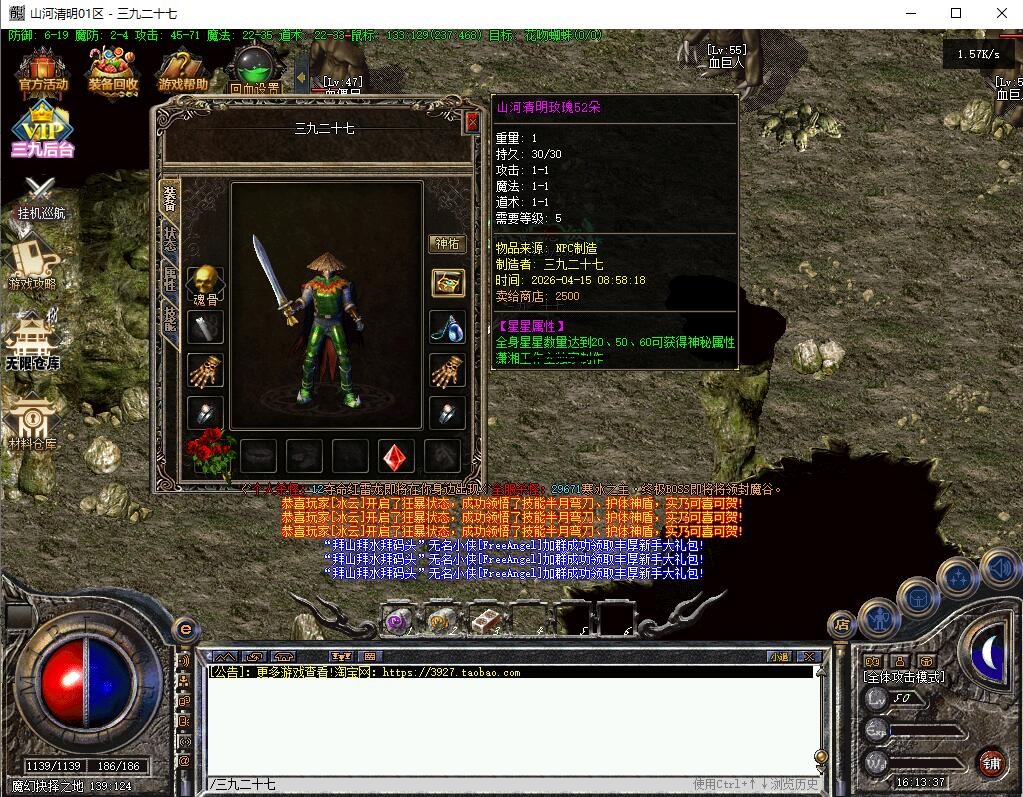Maximize the game window
The width and height of the screenshot is (1023, 797).
956,13
